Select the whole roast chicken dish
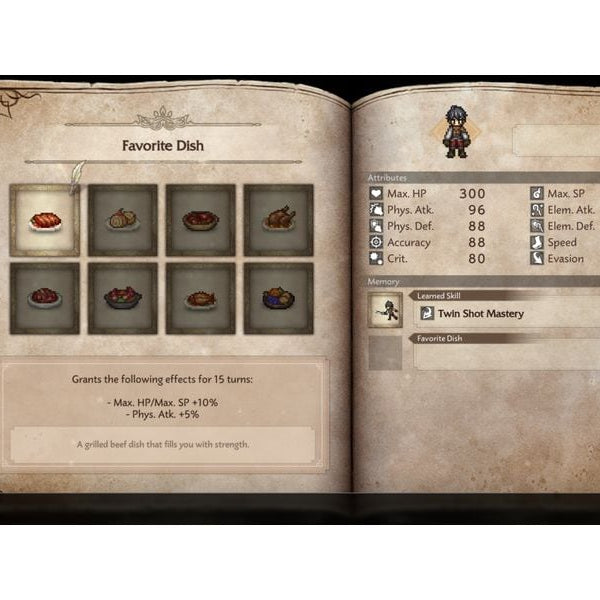Screen dimensions: 600x600 point(278,220)
